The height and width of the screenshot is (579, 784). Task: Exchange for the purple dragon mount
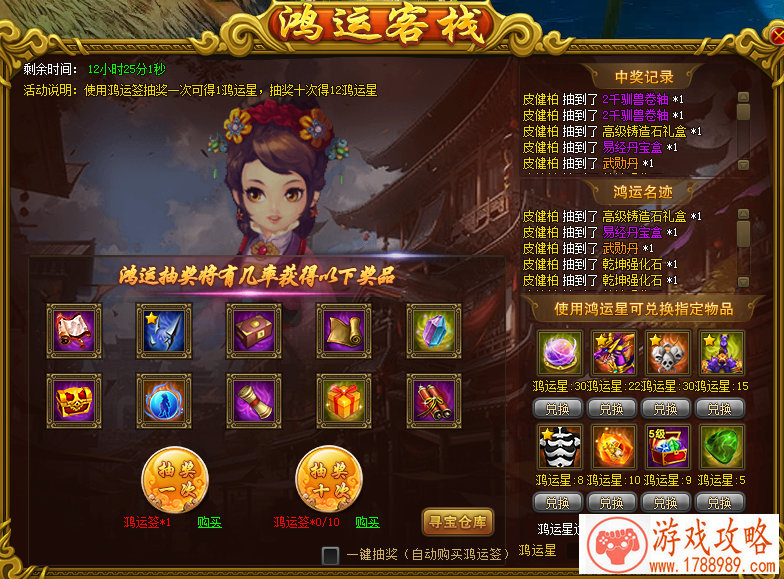pyautogui.click(x=612, y=408)
